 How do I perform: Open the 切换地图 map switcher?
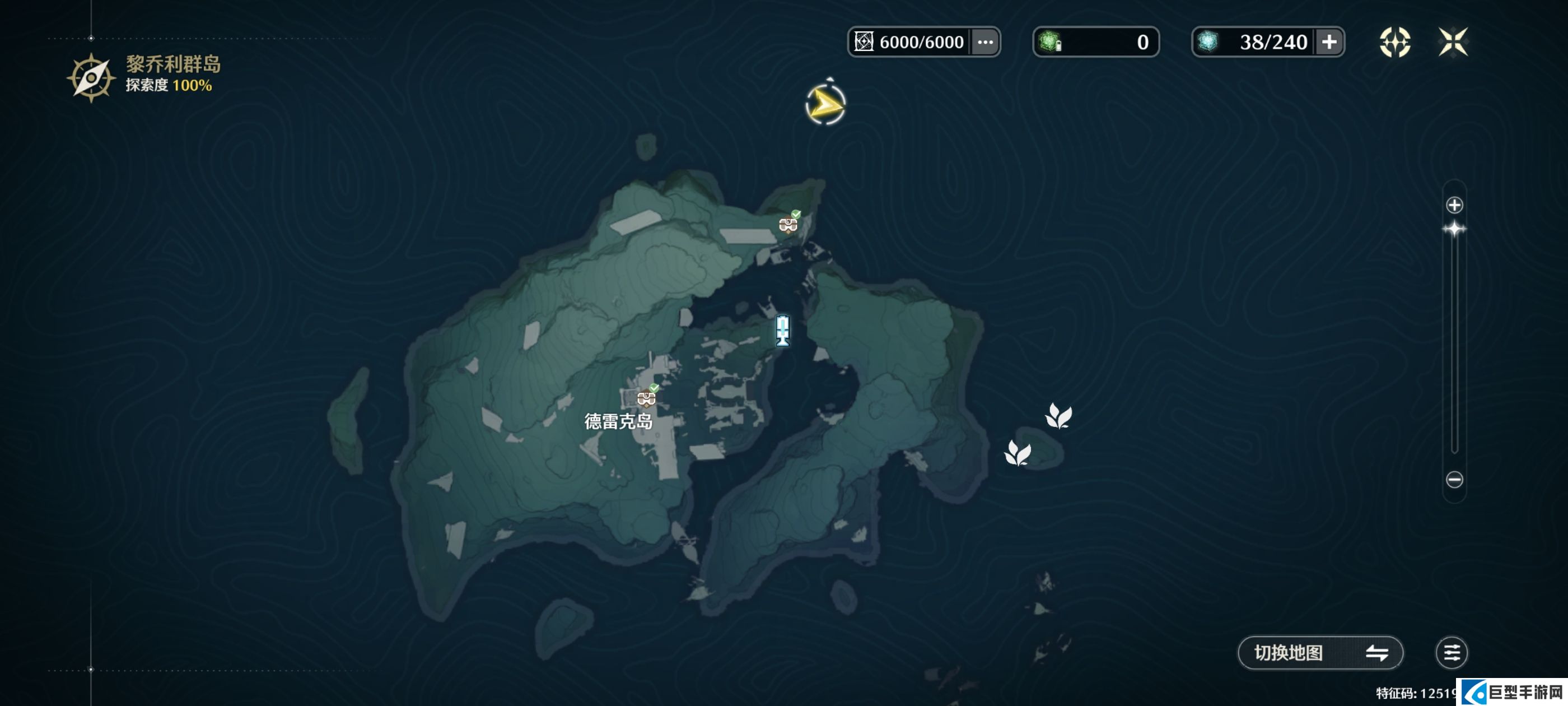click(1320, 652)
